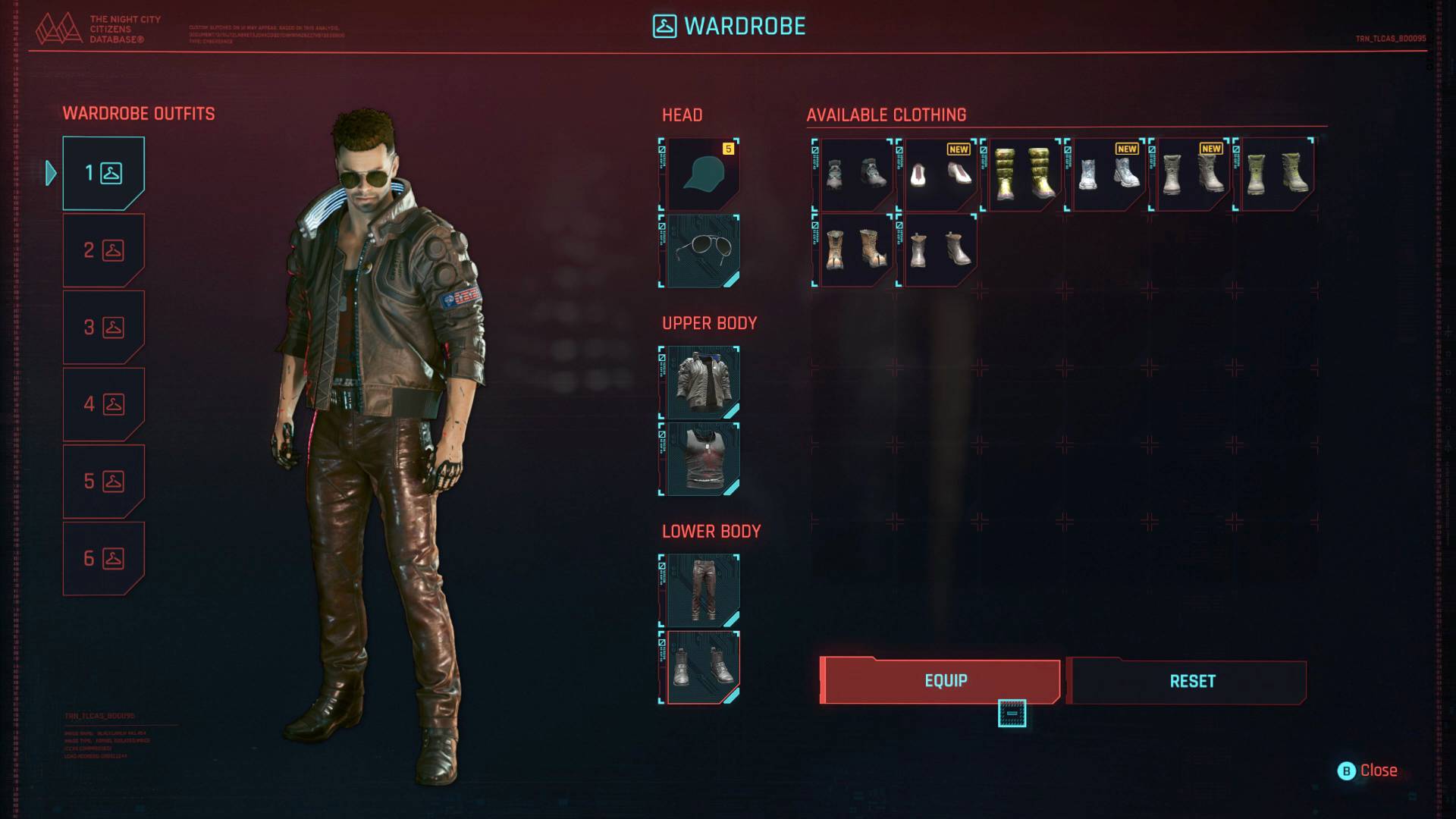Select the white and pink sneakers
Screen dimensions: 1456x819
[939, 174]
